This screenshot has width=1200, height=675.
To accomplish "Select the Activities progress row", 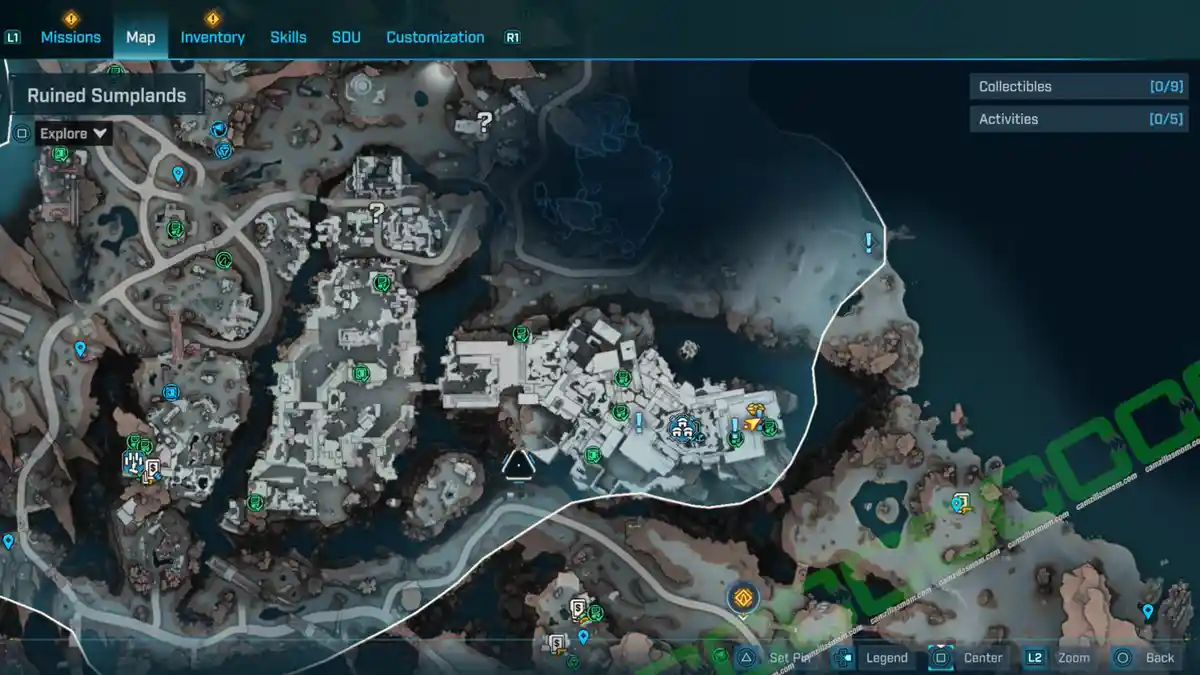I will click(1078, 119).
